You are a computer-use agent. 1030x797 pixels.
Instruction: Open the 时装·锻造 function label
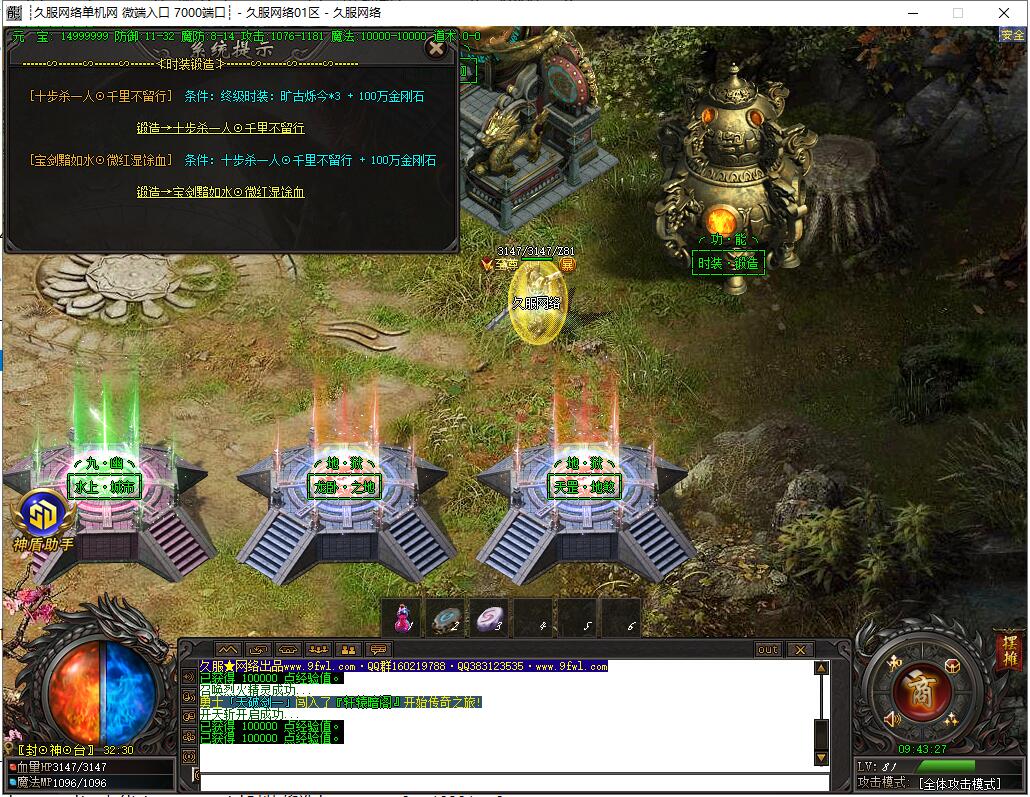(x=728, y=263)
